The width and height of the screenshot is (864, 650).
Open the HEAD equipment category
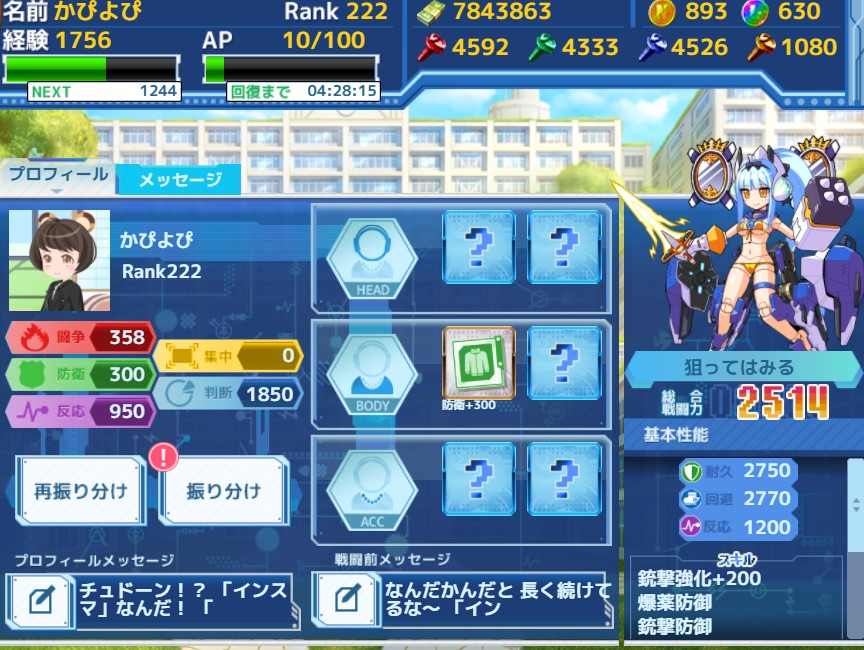tap(372, 260)
